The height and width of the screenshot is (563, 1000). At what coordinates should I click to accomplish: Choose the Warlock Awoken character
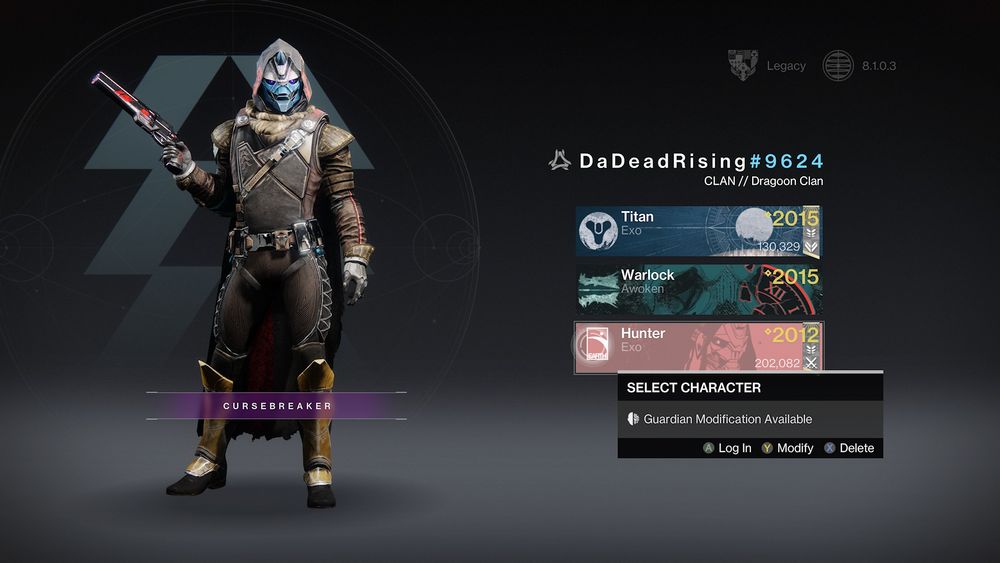(697, 290)
